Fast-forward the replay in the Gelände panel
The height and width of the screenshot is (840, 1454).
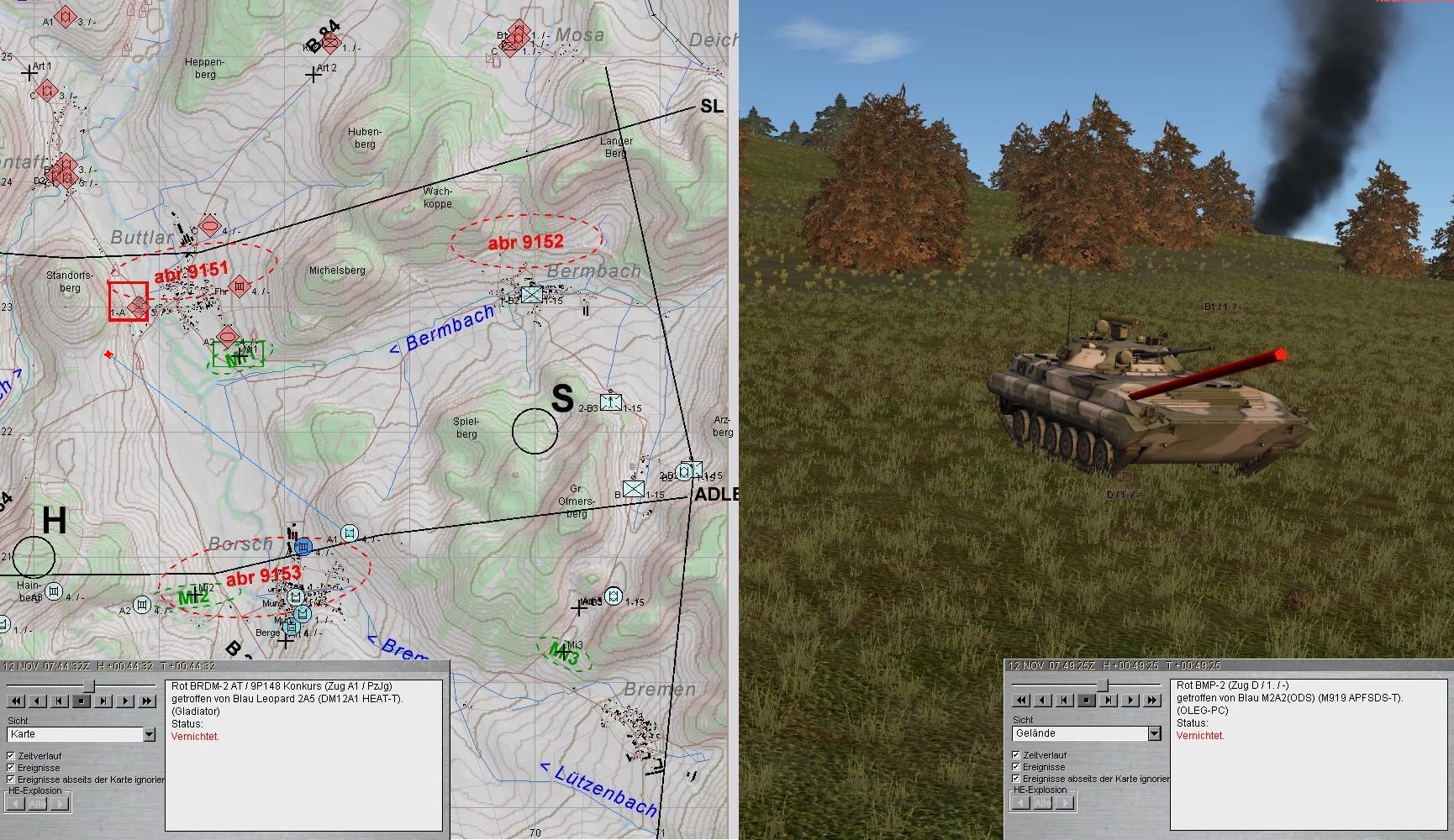pos(1151,700)
